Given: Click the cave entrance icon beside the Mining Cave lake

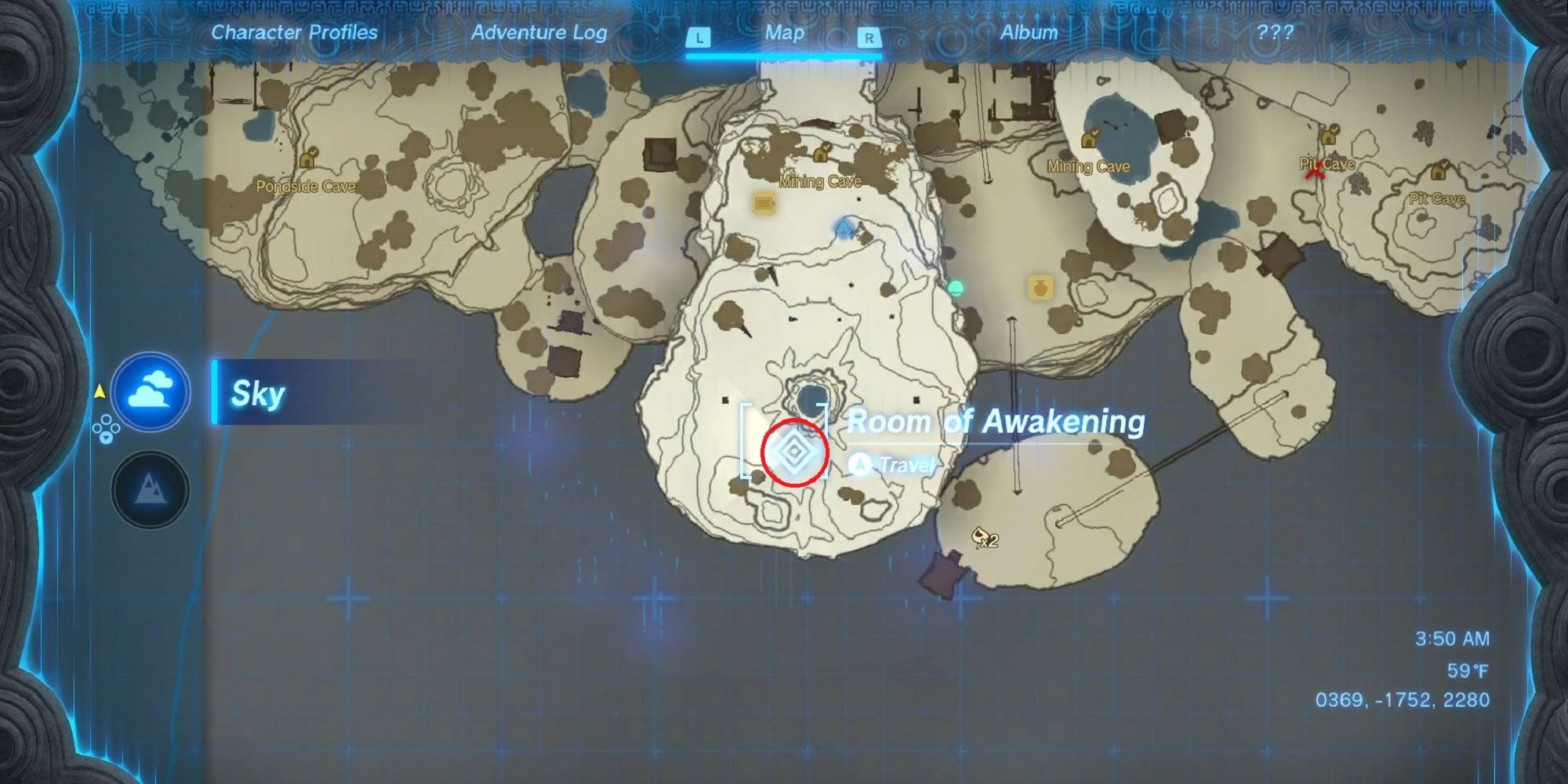Looking at the screenshot, I should tap(1090, 138).
